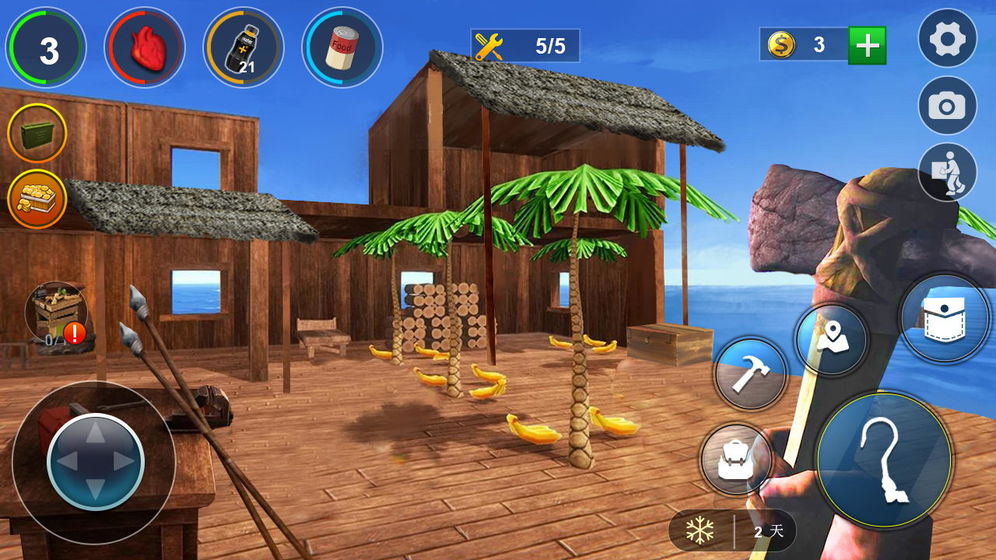This screenshot has height=560, width=996.
Task: Open the wrench and tools 5/5 indicator
Action: [x=525, y=46]
